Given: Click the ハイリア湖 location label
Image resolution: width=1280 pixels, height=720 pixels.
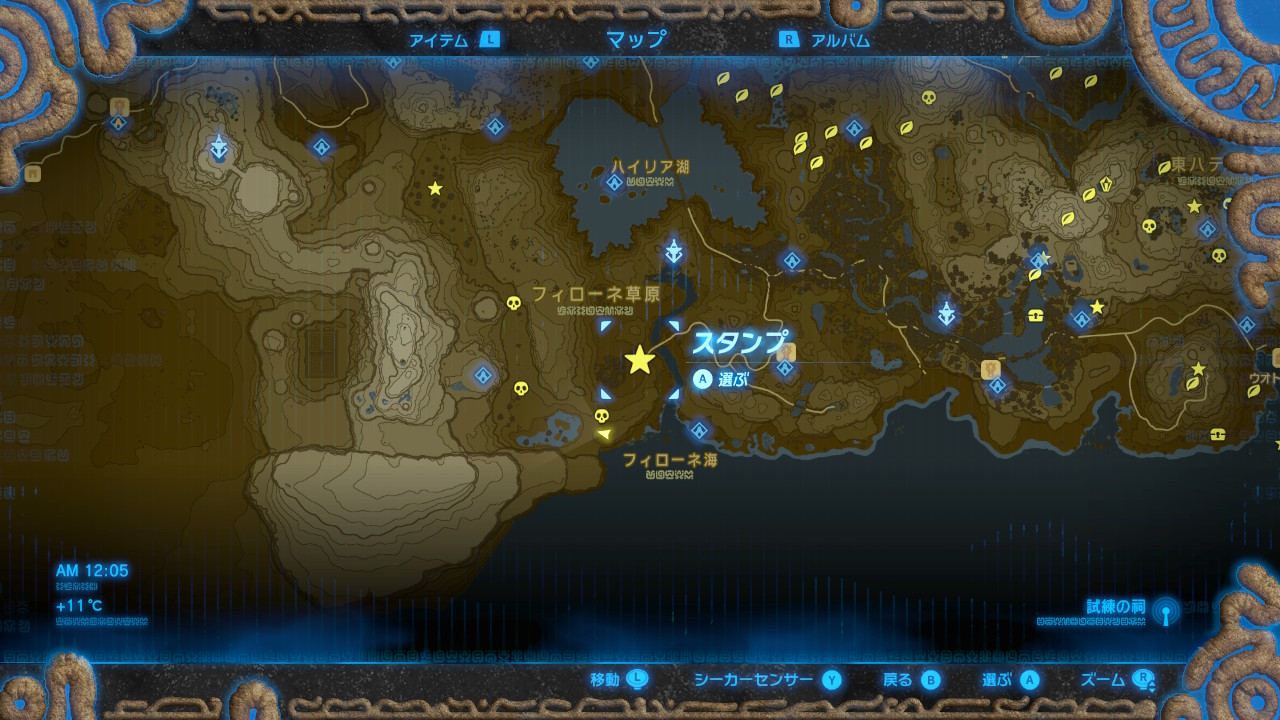Looking at the screenshot, I should coord(652,163).
